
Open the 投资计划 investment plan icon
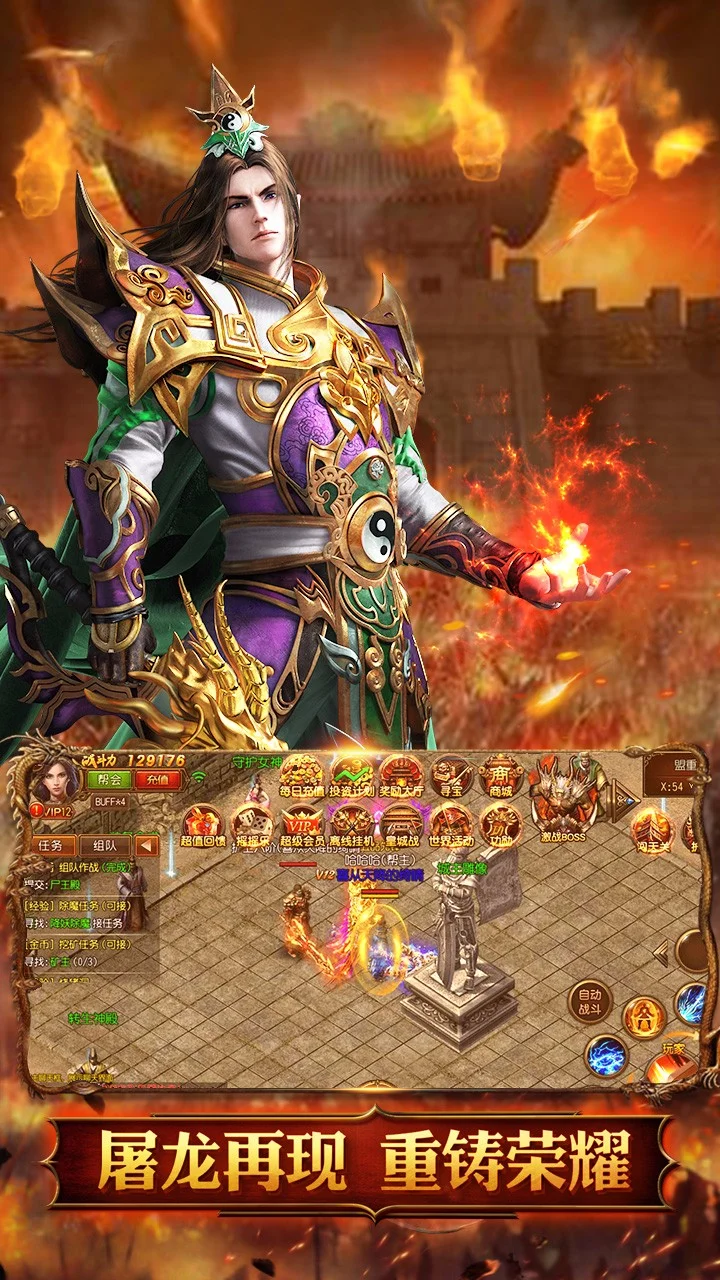(x=351, y=776)
